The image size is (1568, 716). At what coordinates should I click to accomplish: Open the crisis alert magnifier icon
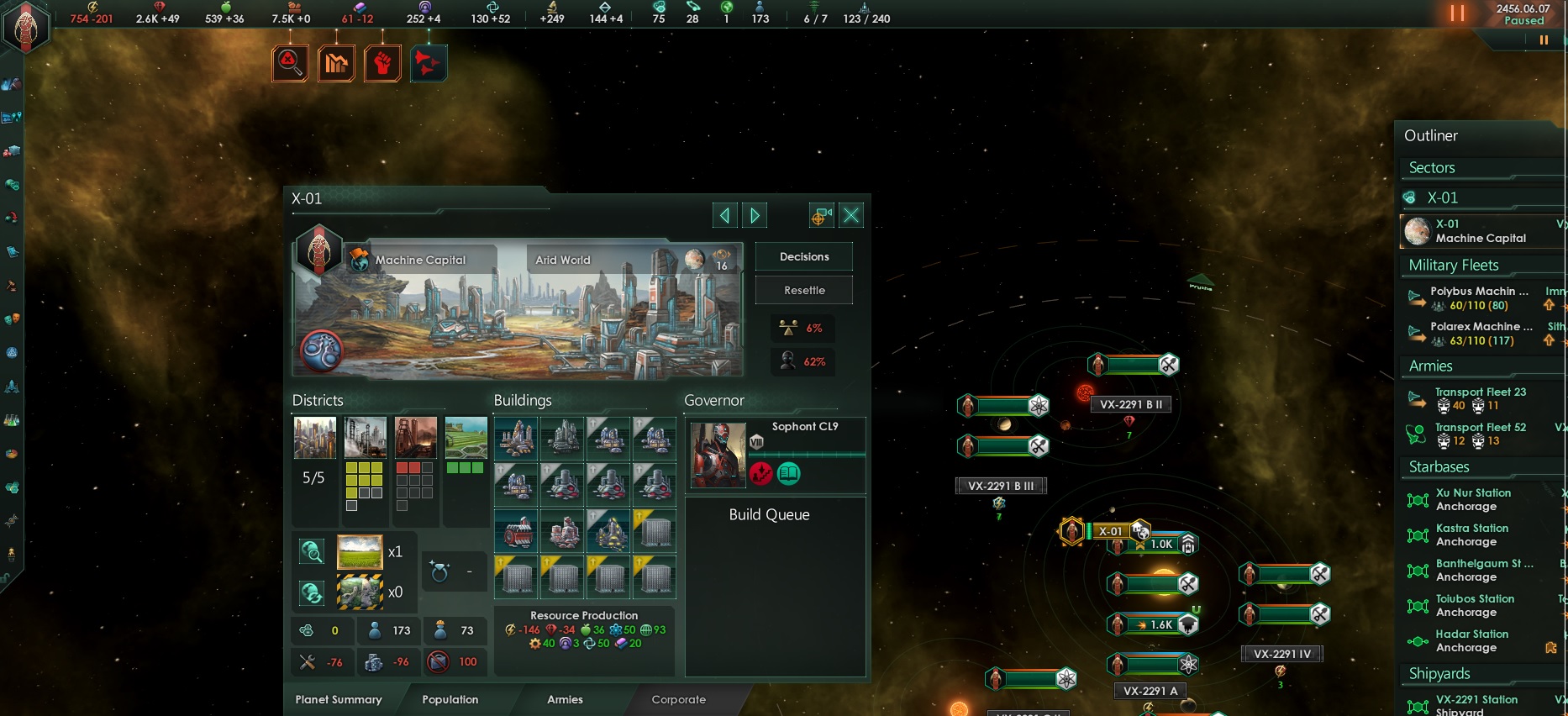(290, 63)
